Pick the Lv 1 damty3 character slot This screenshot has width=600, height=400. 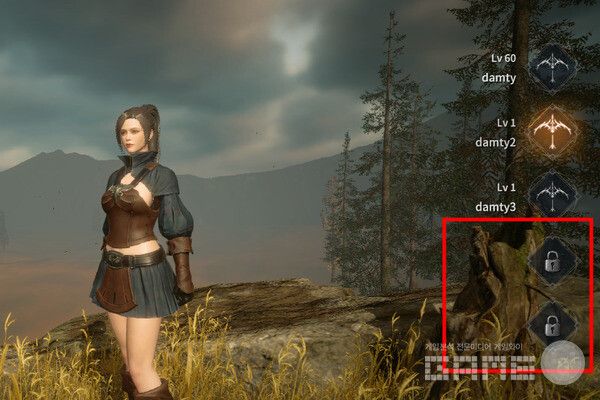(x=552, y=194)
